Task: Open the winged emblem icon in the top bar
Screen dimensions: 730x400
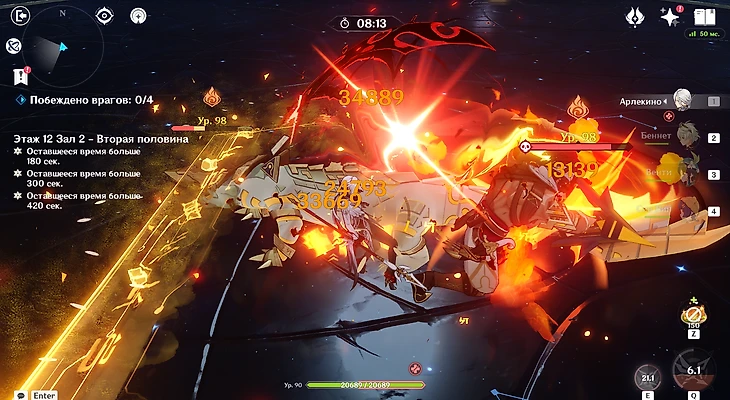Action: pyautogui.click(x=634, y=16)
